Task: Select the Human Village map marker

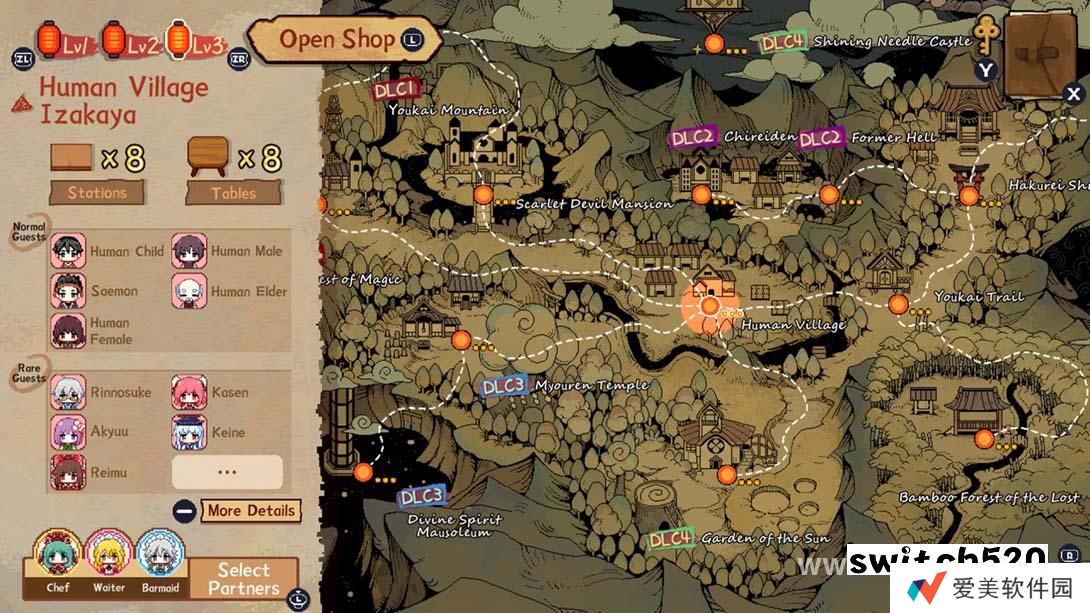Action: click(x=710, y=305)
